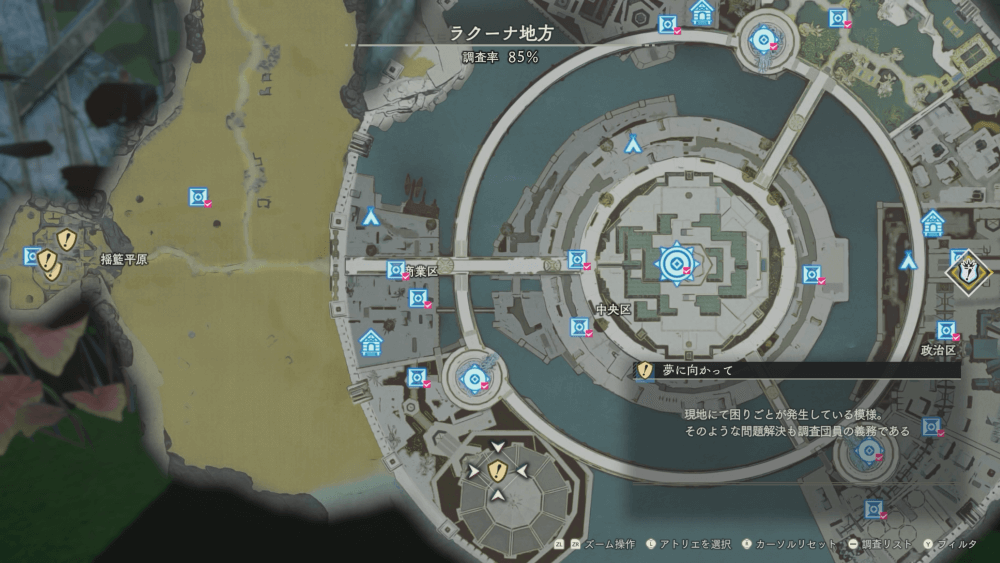Select the house marker above the diamond quest icon
1000x563 pixels.
click(933, 223)
